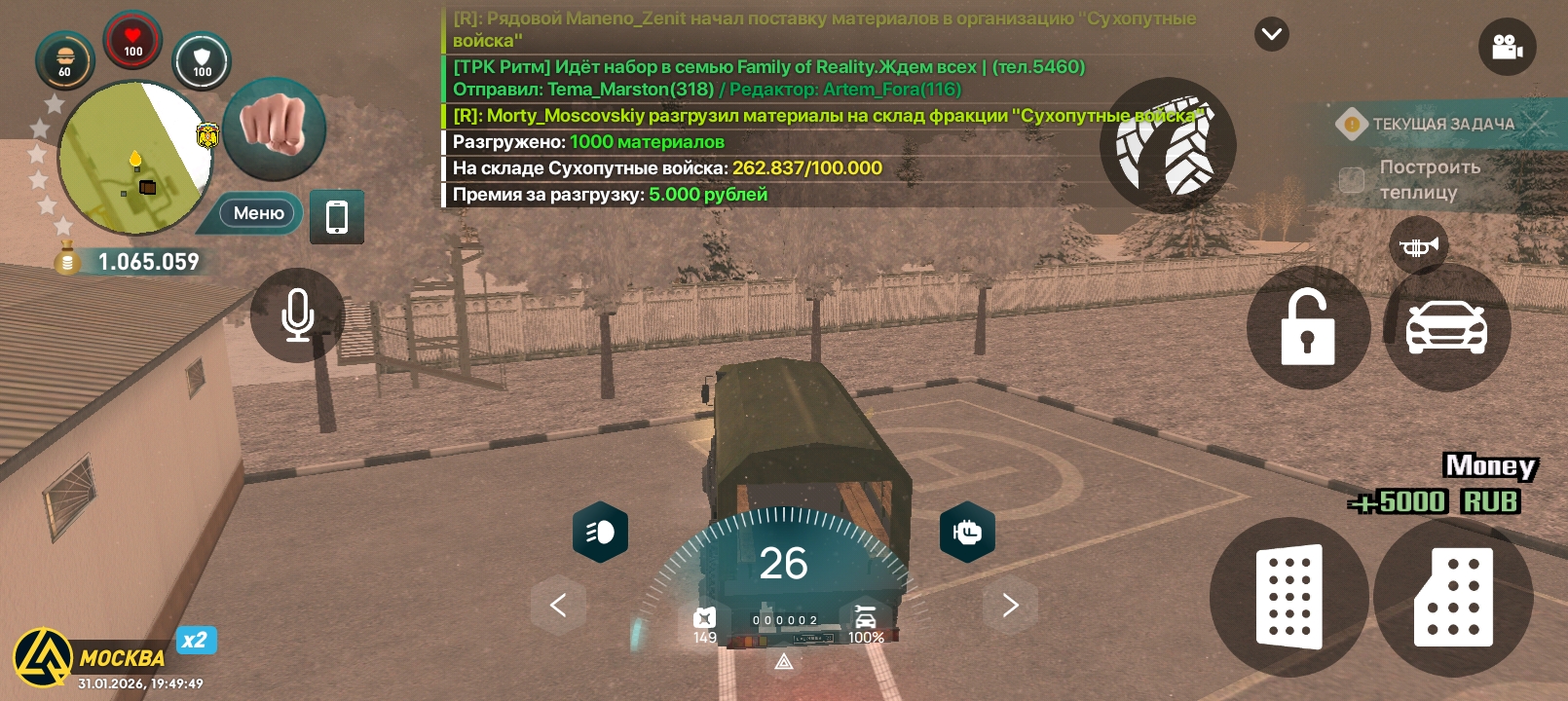Steer right with the right arrow

1010,605
